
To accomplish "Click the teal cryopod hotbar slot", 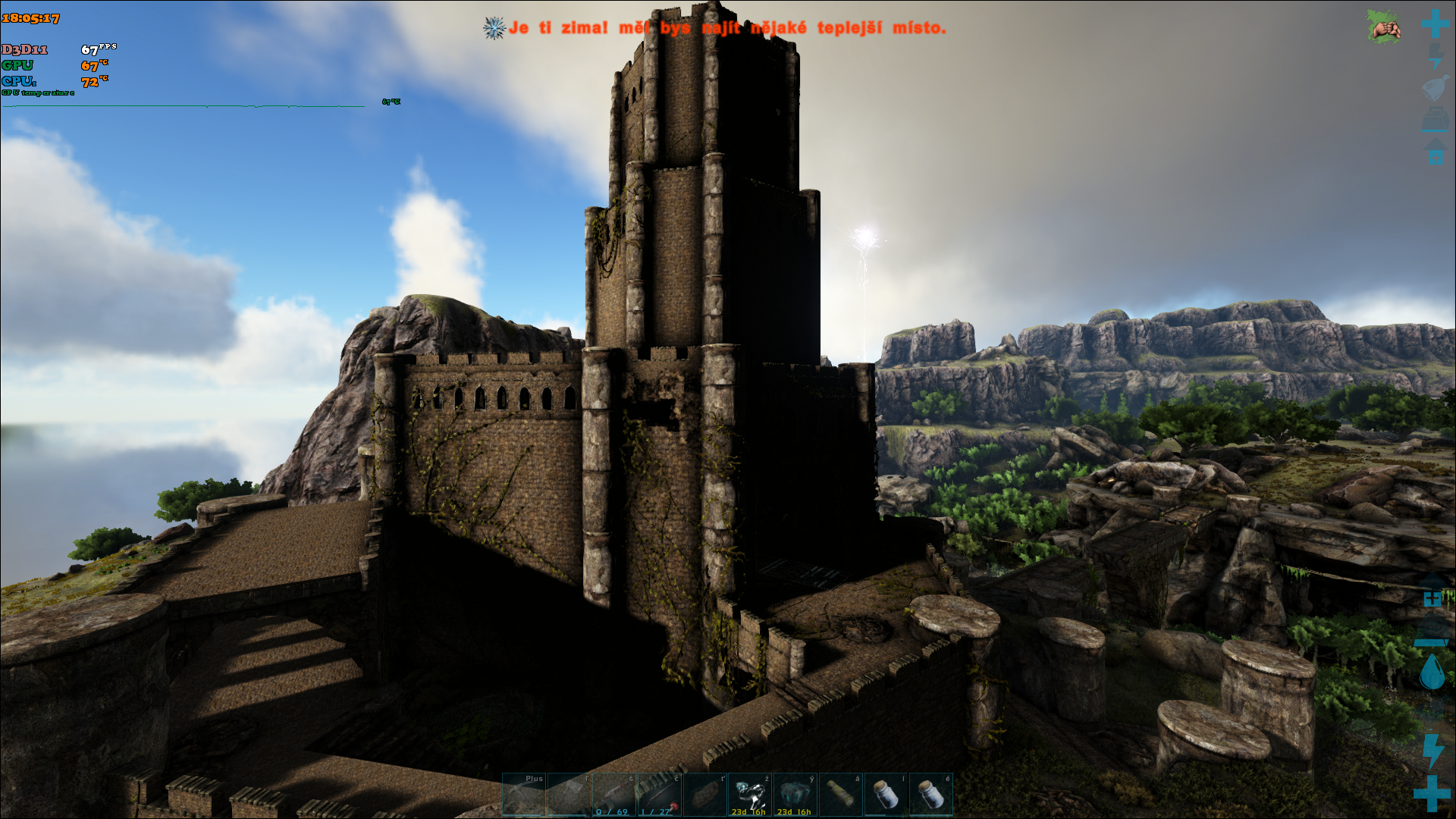I will click(x=795, y=795).
